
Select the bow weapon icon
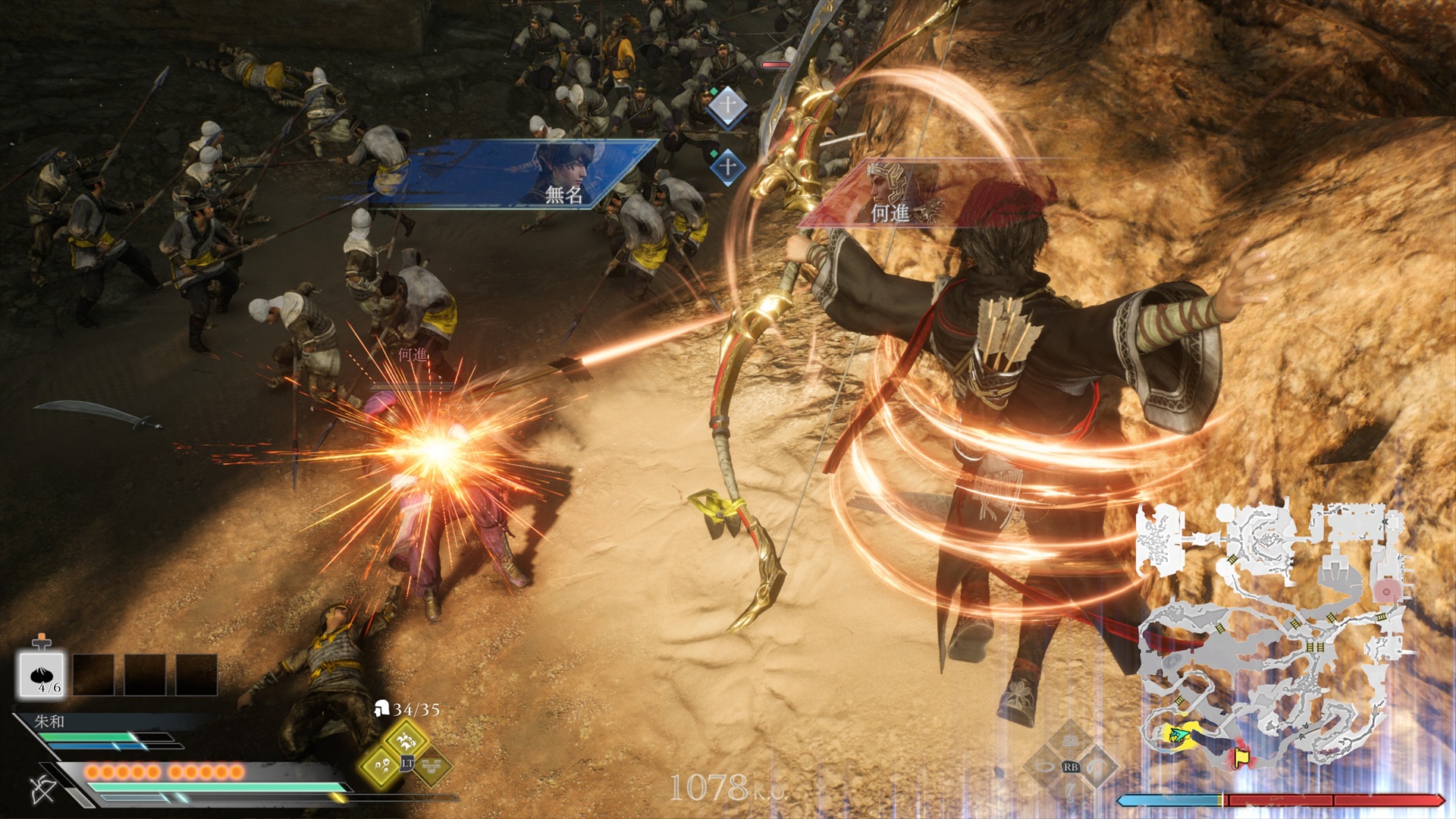click(43, 789)
